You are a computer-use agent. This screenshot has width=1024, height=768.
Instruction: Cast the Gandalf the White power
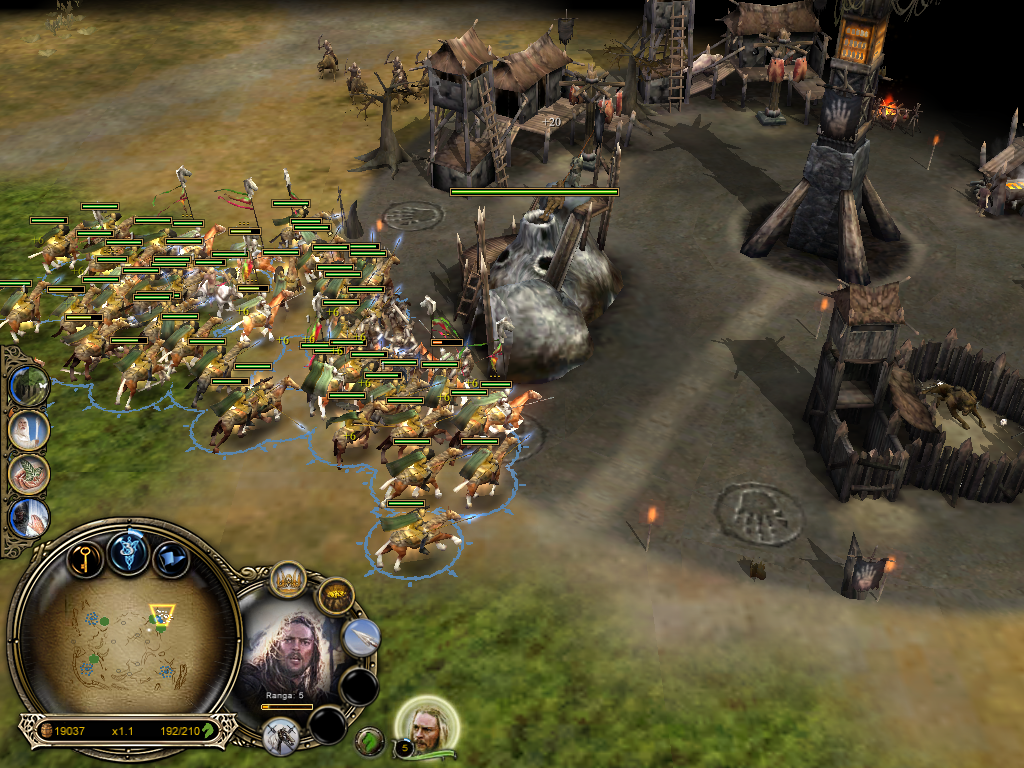click(x=28, y=430)
